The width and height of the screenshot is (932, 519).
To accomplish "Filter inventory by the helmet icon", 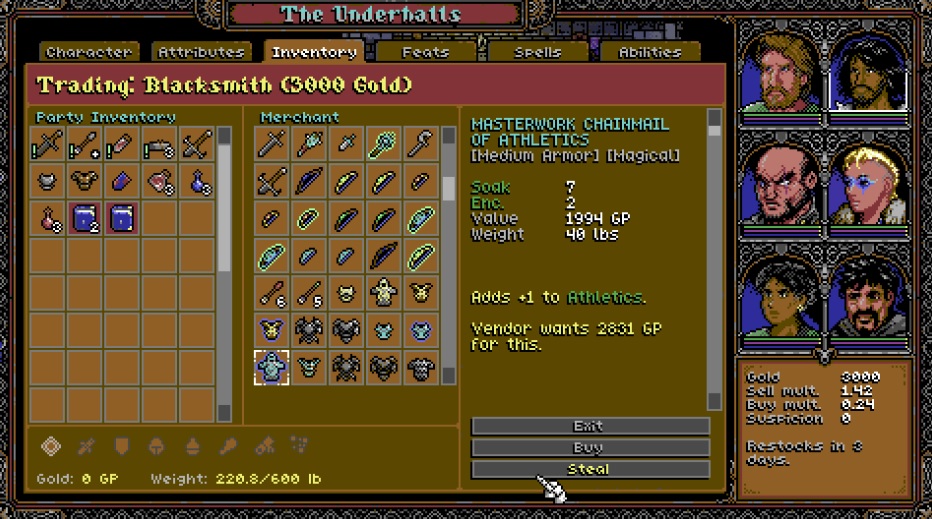I will 156,447.
